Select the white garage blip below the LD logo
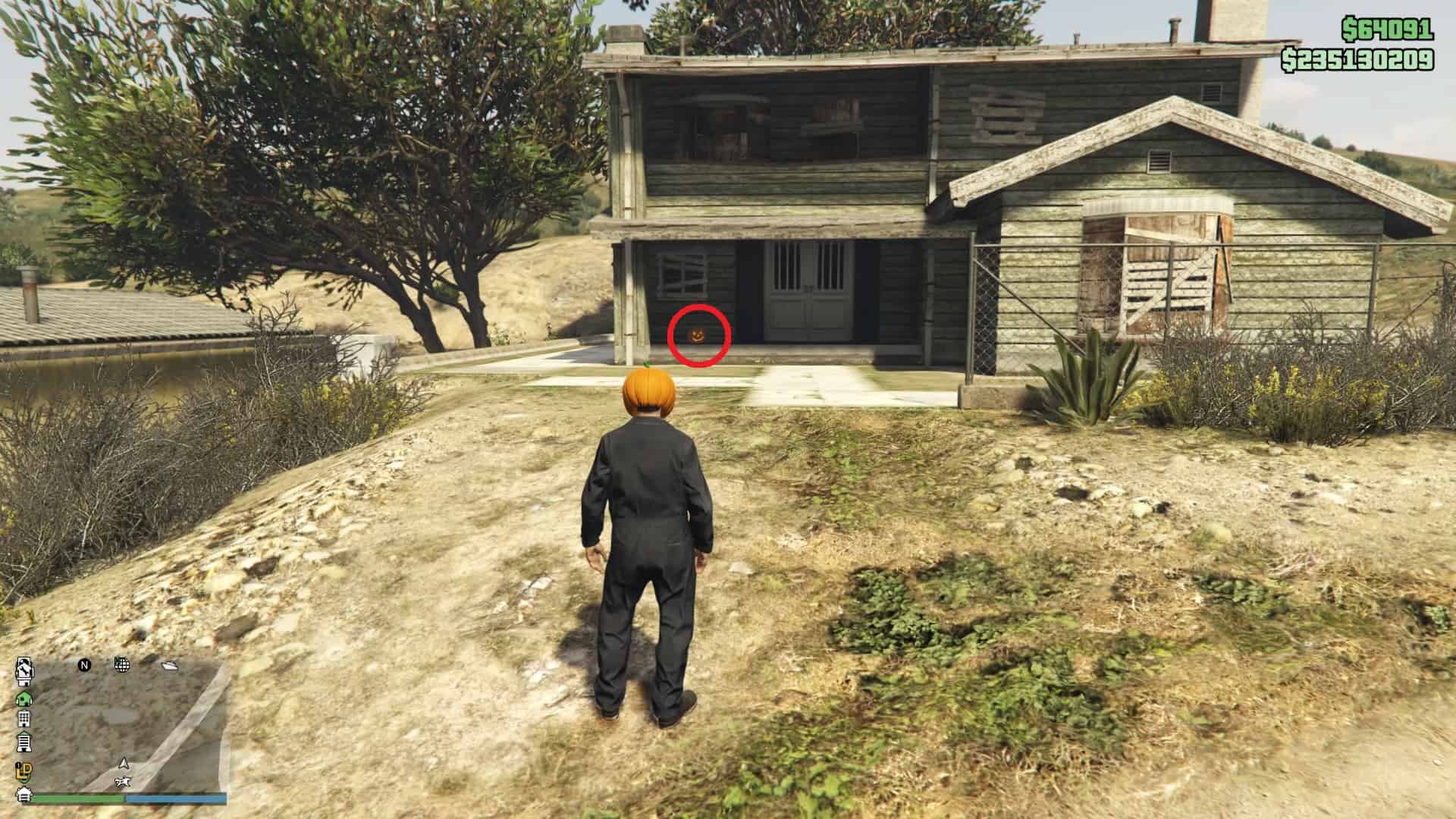 [24, 795]
